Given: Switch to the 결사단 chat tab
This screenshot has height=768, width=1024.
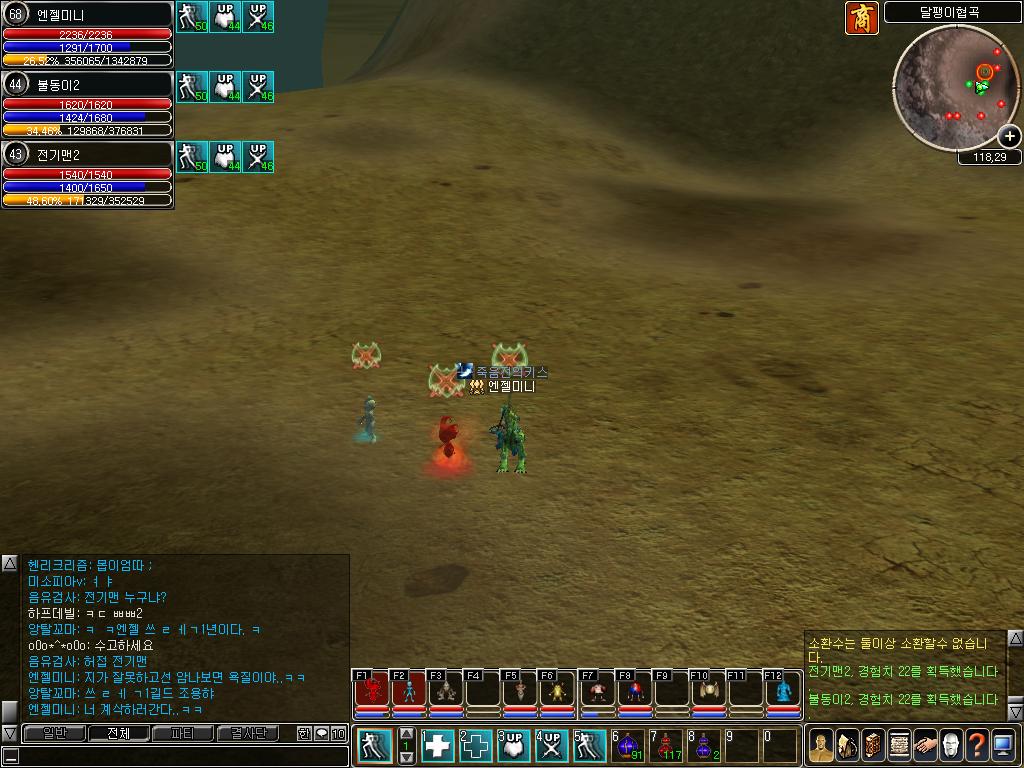Looking at the screenshot, I should coord(248,733).
